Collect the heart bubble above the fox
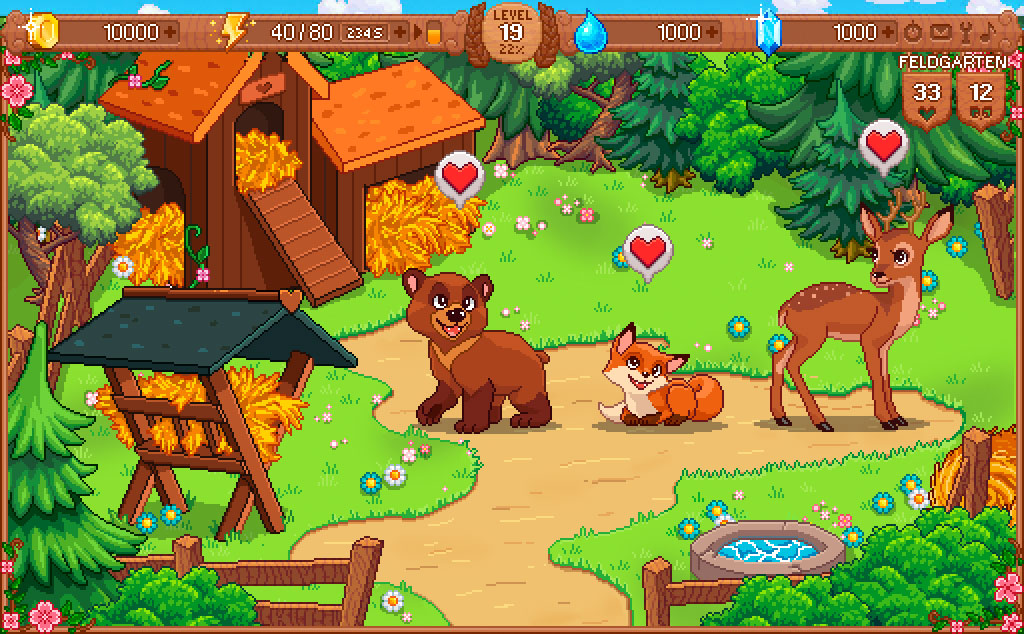 pos(647,249)
